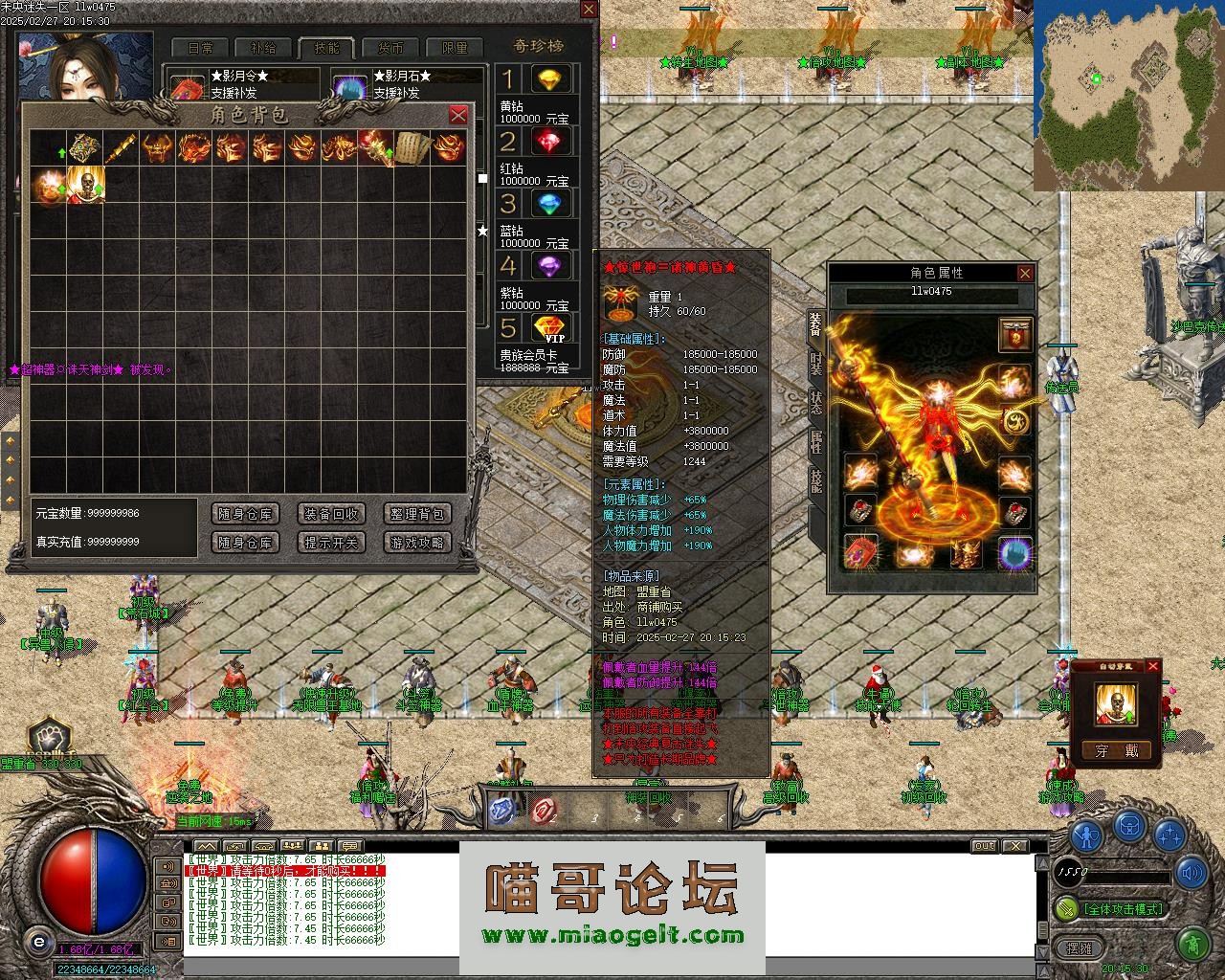Toggle the 提示开关 hint switch
This screenshot has width=1225, height=980.
(331, 543)
